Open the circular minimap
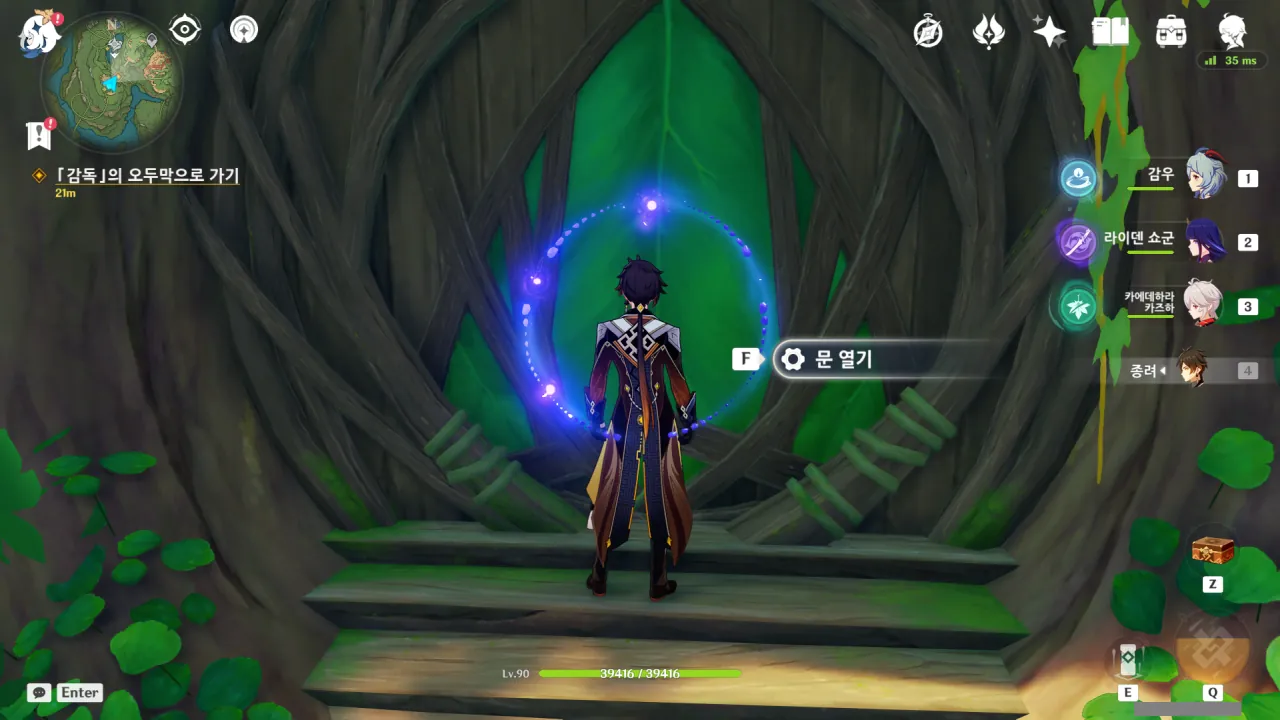This screenshot has width=1280, height=720. [111, 82]
